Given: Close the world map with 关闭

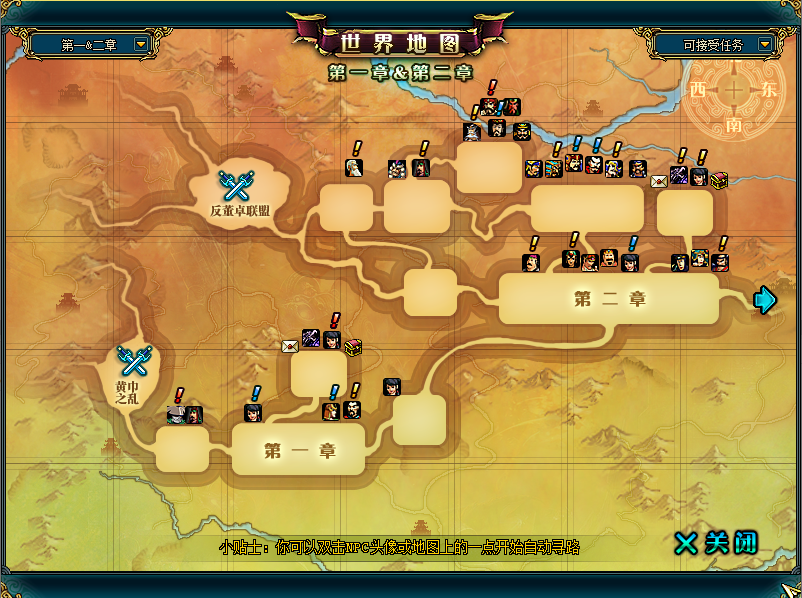Looking at the screenshot, I should [716, 542].
